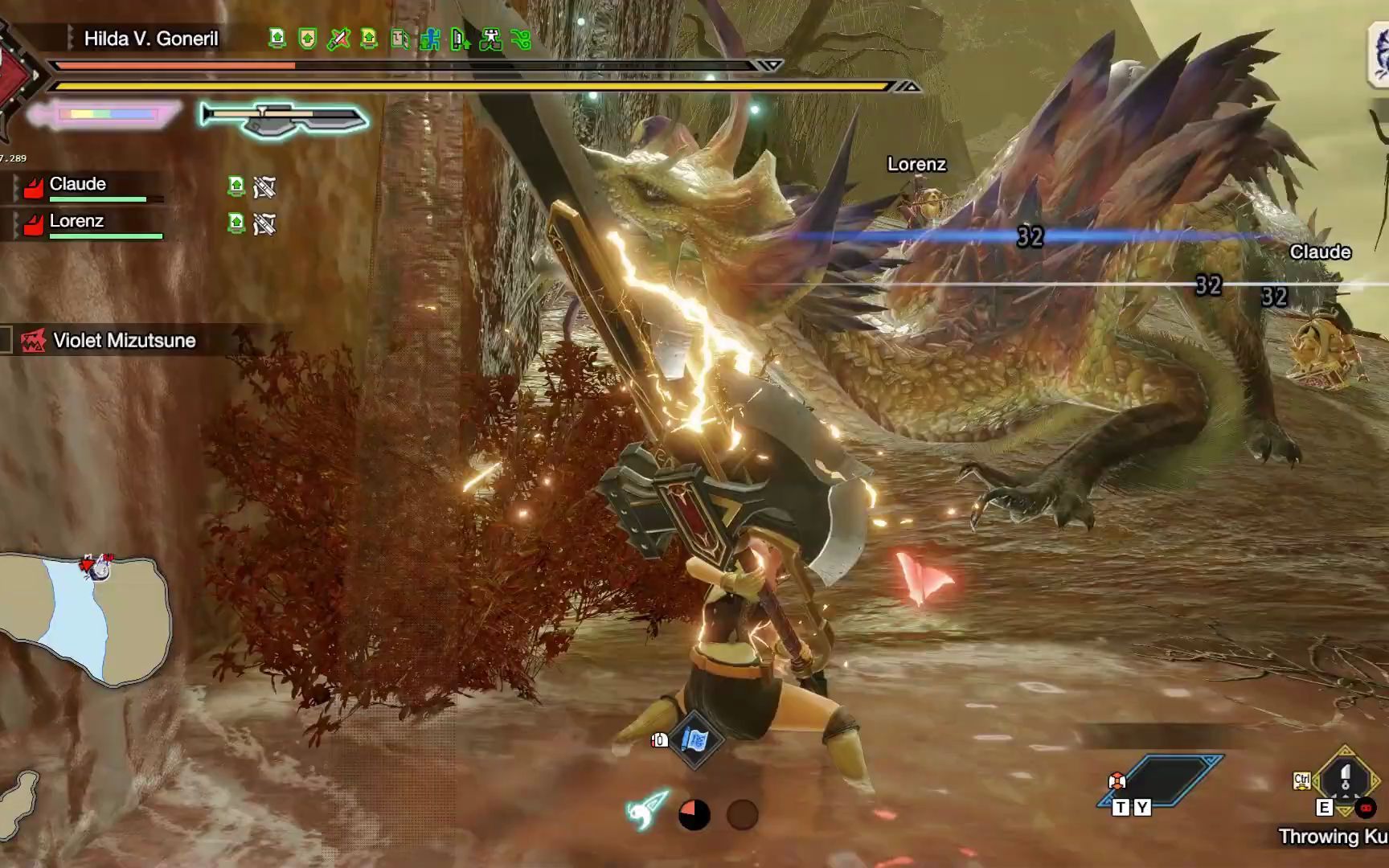The width and height of the screenshot is (1389, 868).
Task: Open the action bar panel
Action: [x=1162, y=780]
